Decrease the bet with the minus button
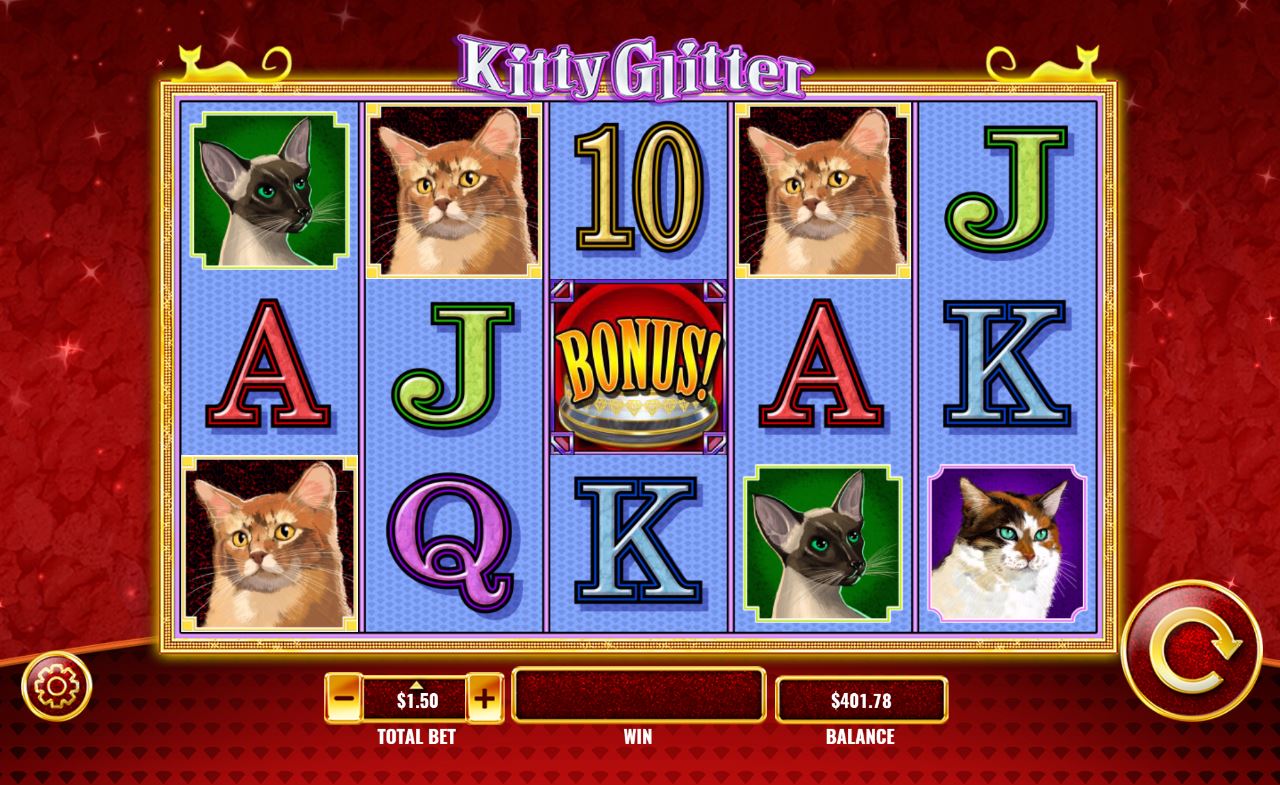This screenshot has height=785, width=1280. 341,698
